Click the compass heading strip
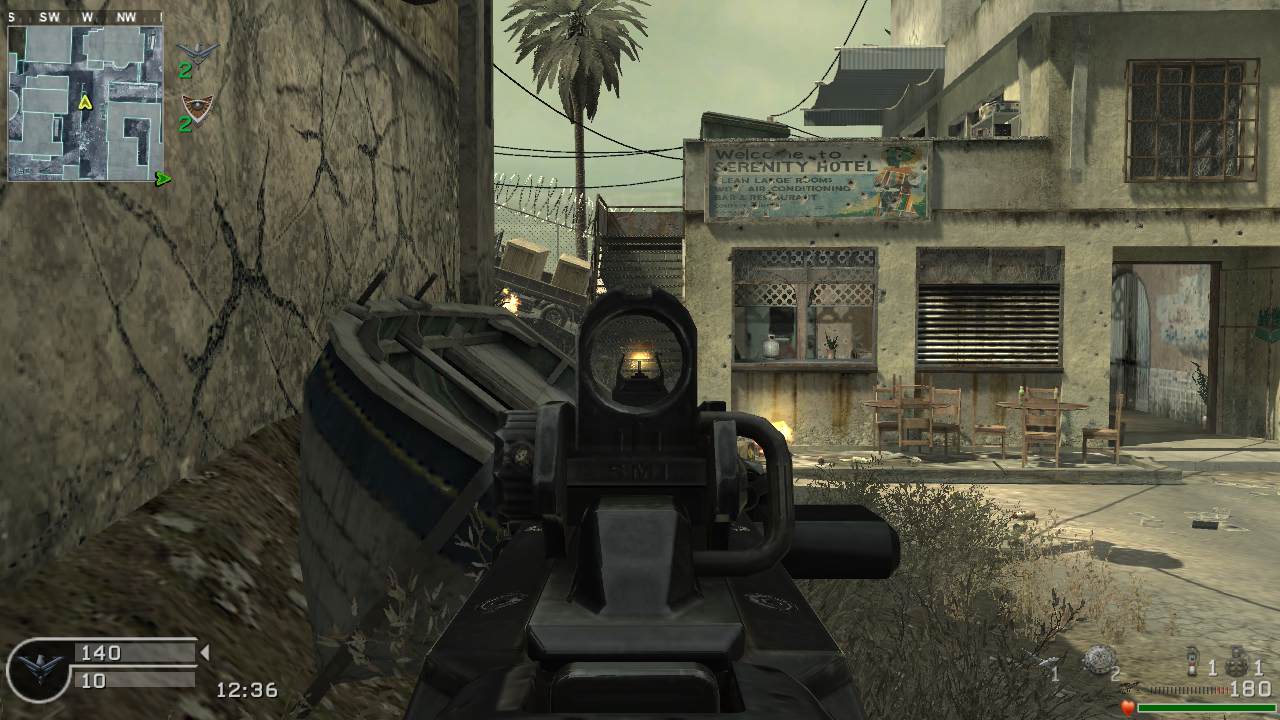 pyautogui.click(x=85, y=17)
